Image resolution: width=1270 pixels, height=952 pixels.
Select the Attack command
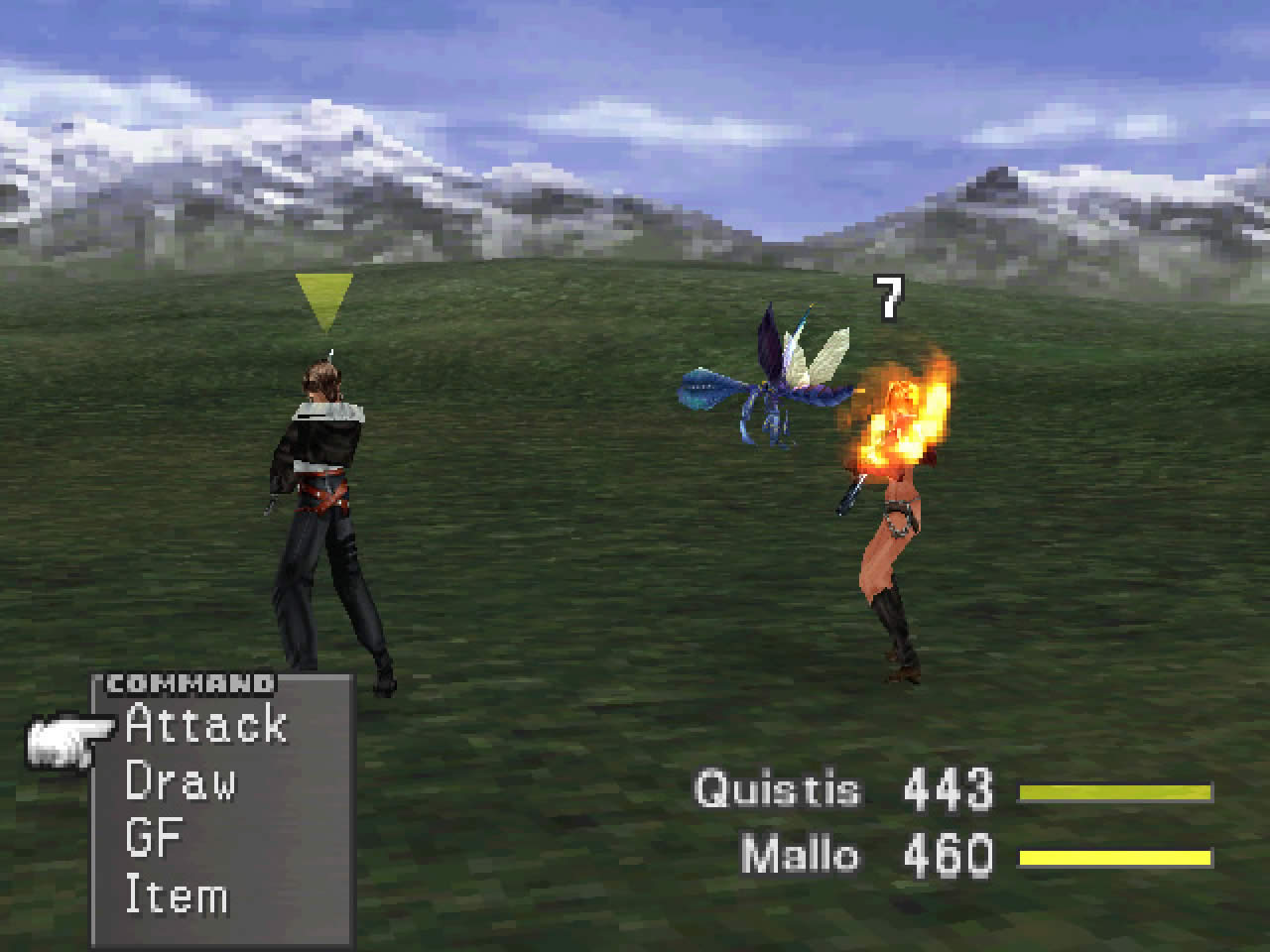[x=203, y=727]
